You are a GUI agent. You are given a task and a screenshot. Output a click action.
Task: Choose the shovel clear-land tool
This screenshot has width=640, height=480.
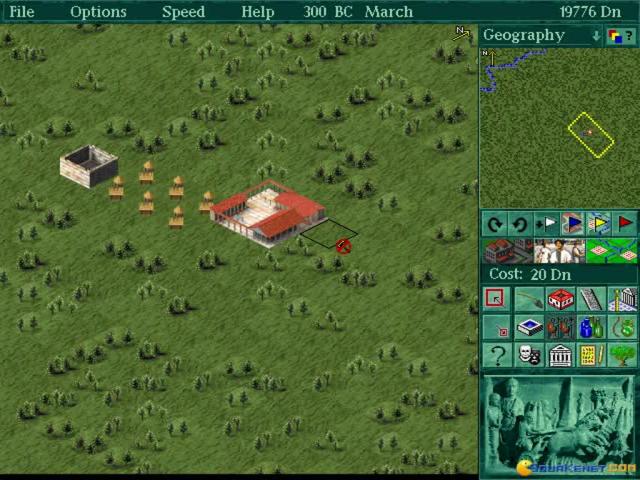tap(527, 299)
